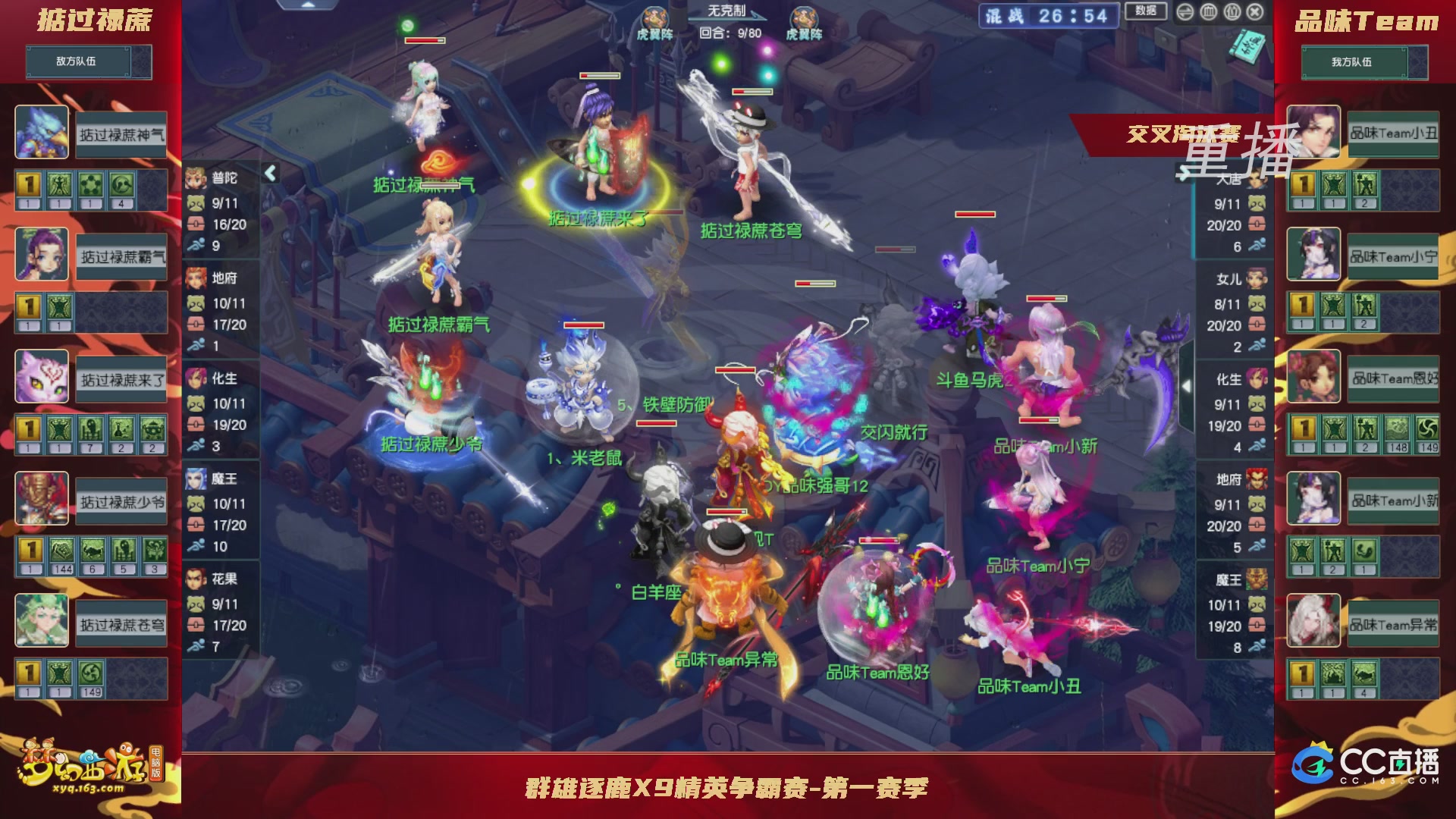Click the panda pet counter icon beside 9/11
Viewport: 1456px width, 819px height.
pyautogui.click(x=196, y=202)
